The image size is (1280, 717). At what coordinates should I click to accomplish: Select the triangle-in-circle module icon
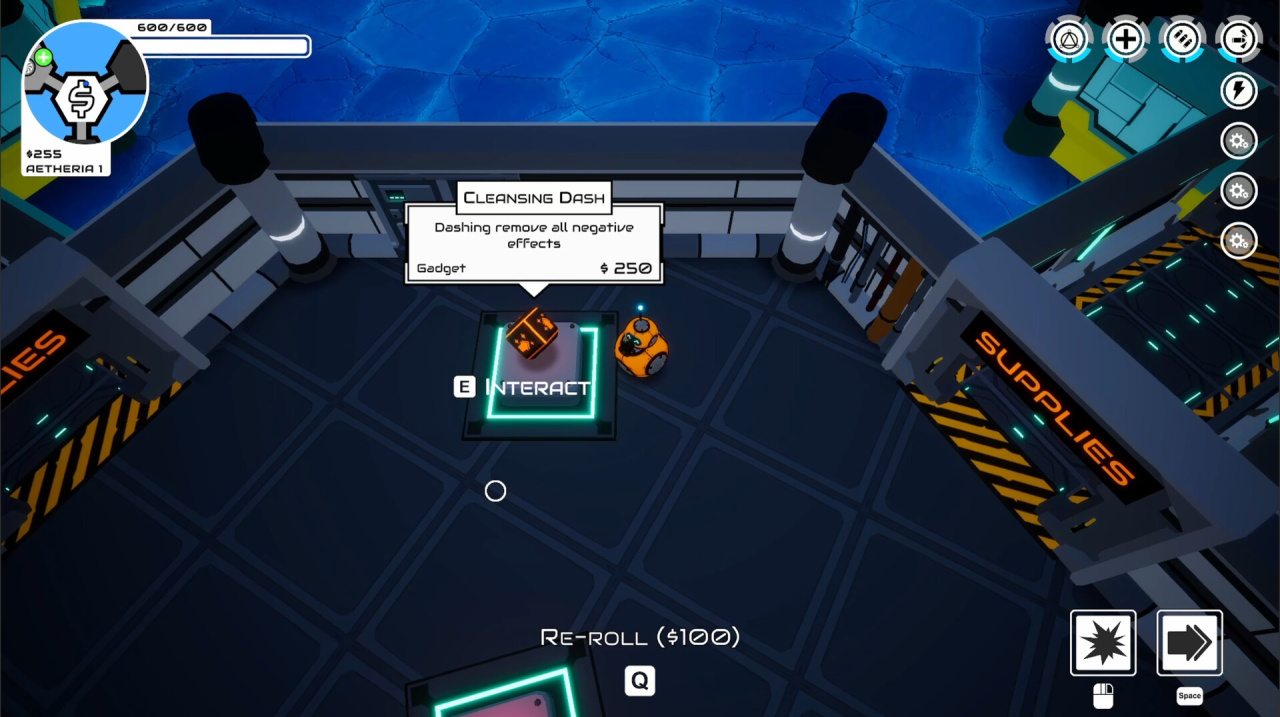click(x=1069, y=40)
